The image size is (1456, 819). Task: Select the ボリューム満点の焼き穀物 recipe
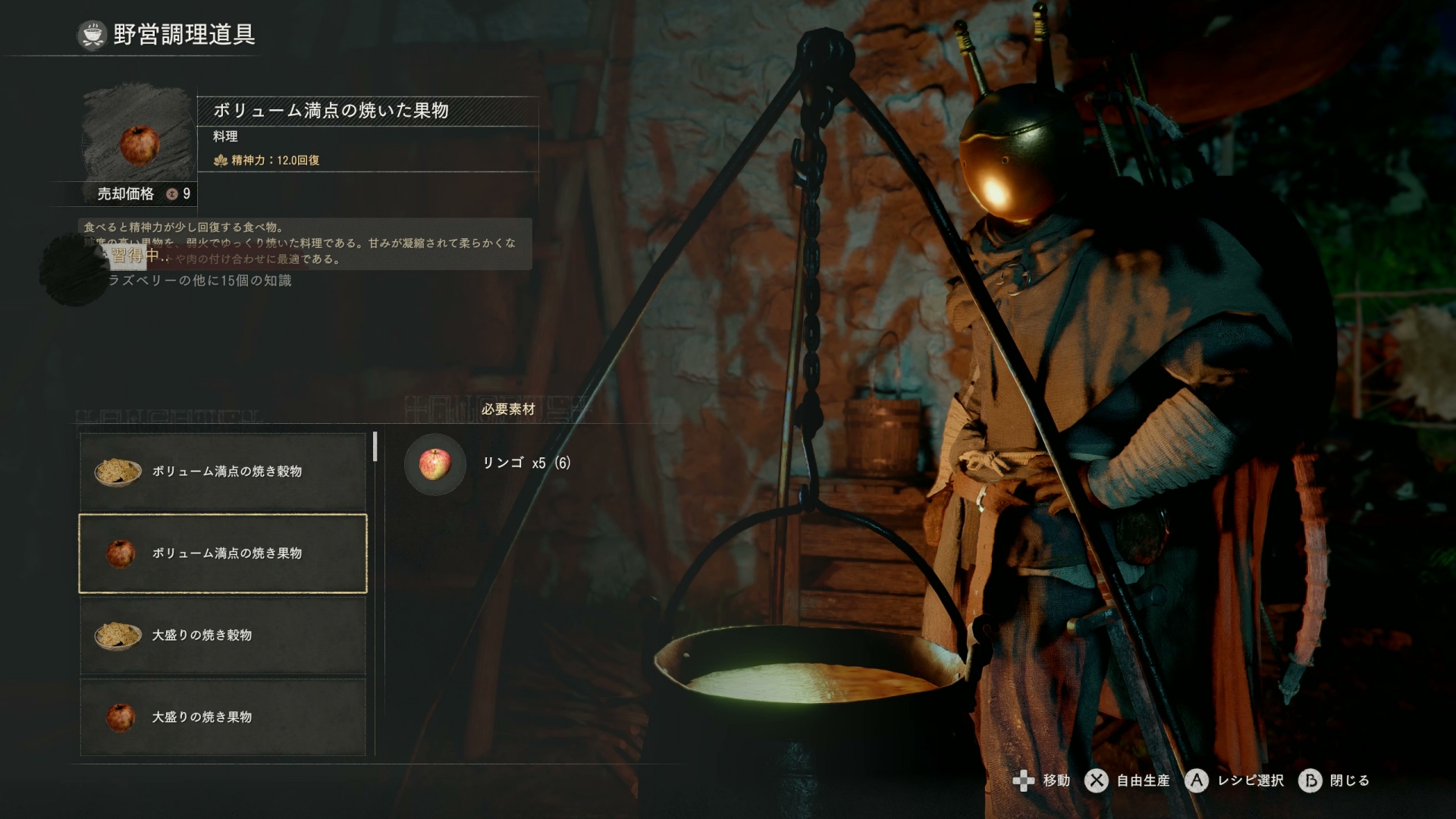tap(223, 471)
